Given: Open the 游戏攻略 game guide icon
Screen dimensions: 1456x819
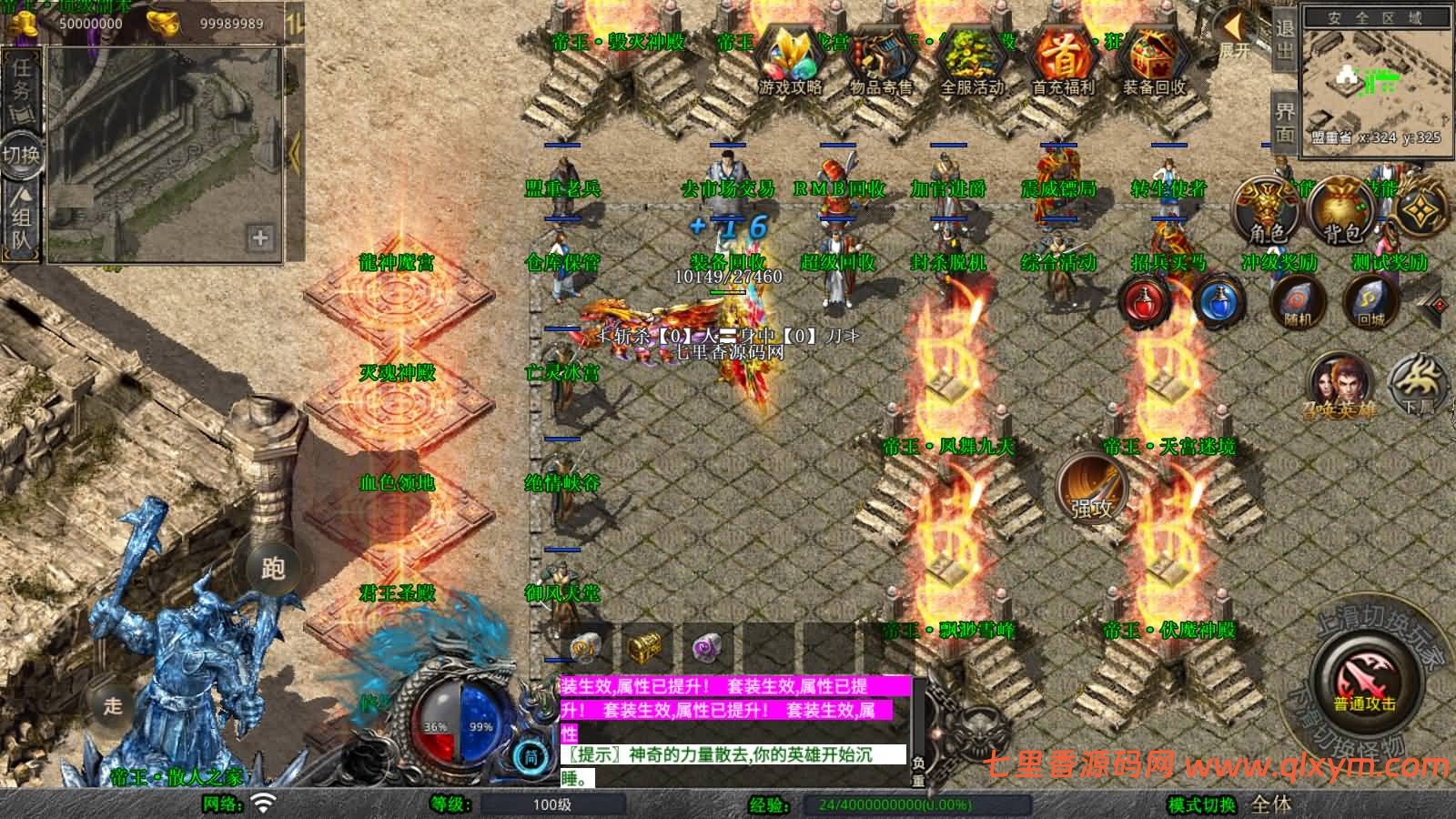Looking at the screenshot, I should pyautogui.click(x=790, y=60).
